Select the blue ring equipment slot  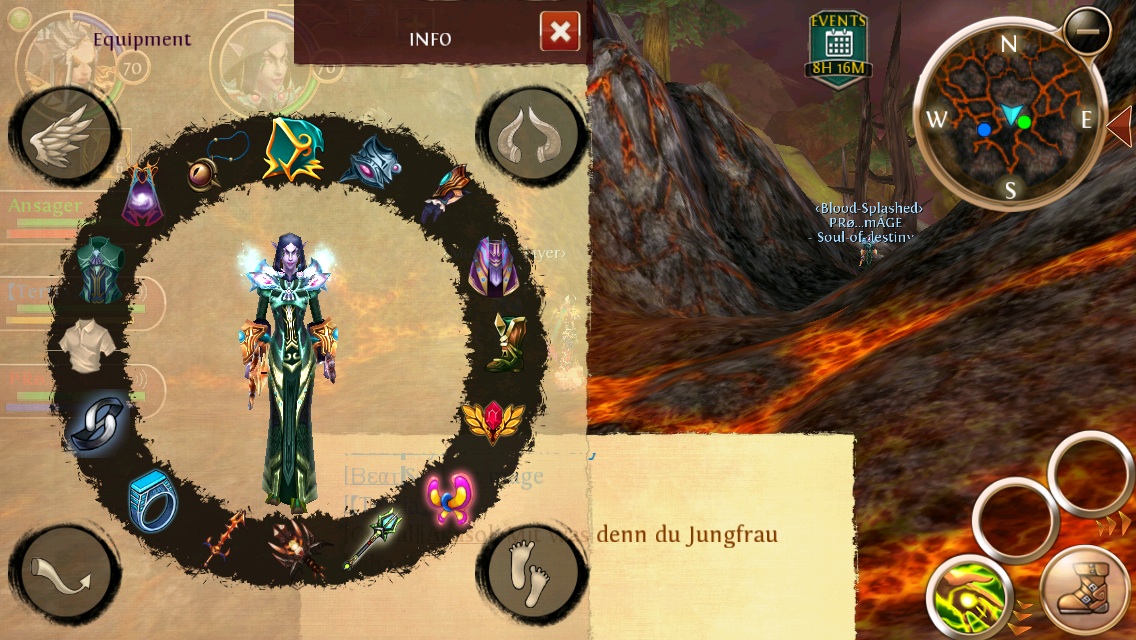pos(152,501)
